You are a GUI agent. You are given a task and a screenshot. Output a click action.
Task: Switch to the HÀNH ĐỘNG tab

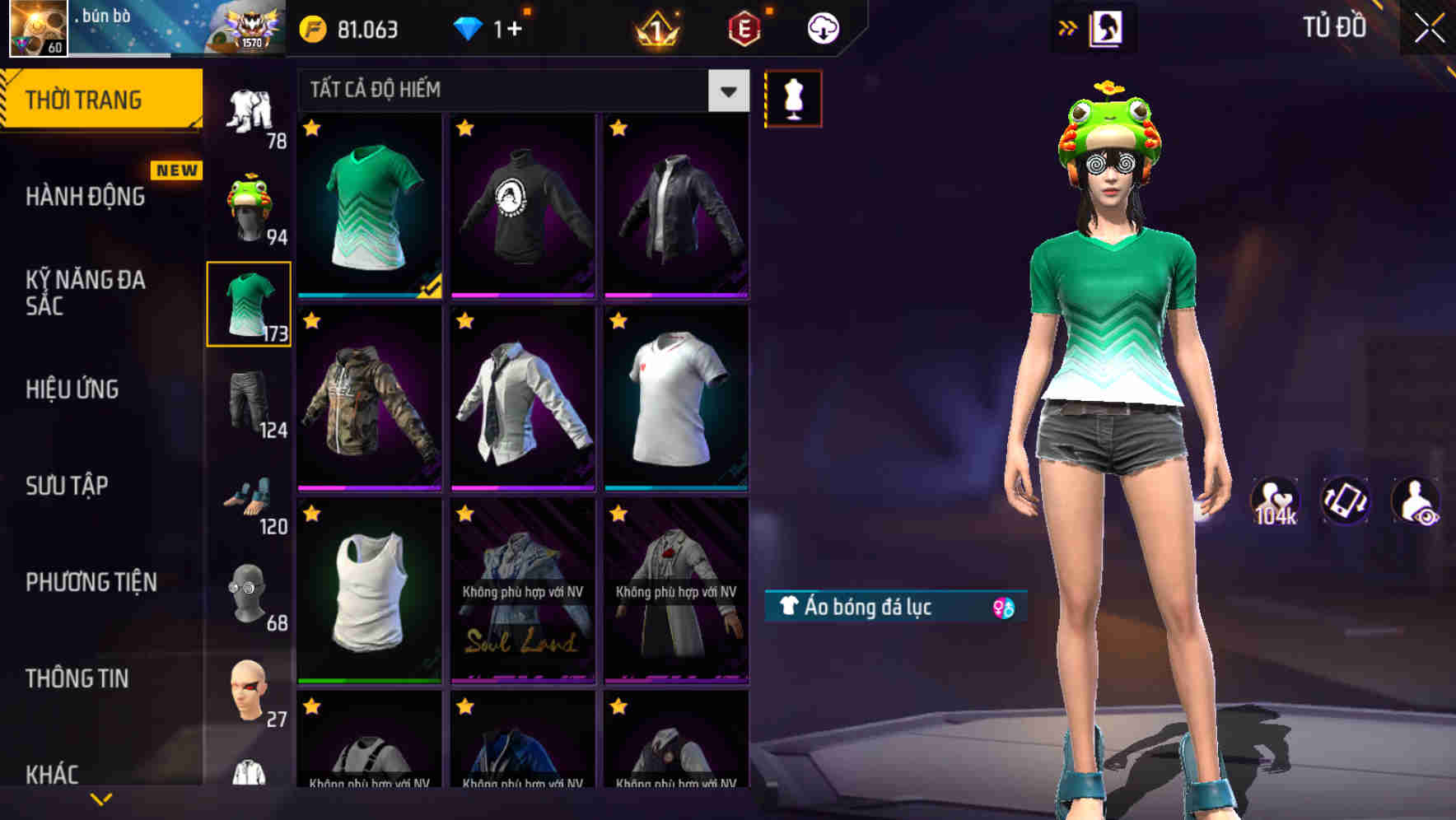[x=86, y=197]
